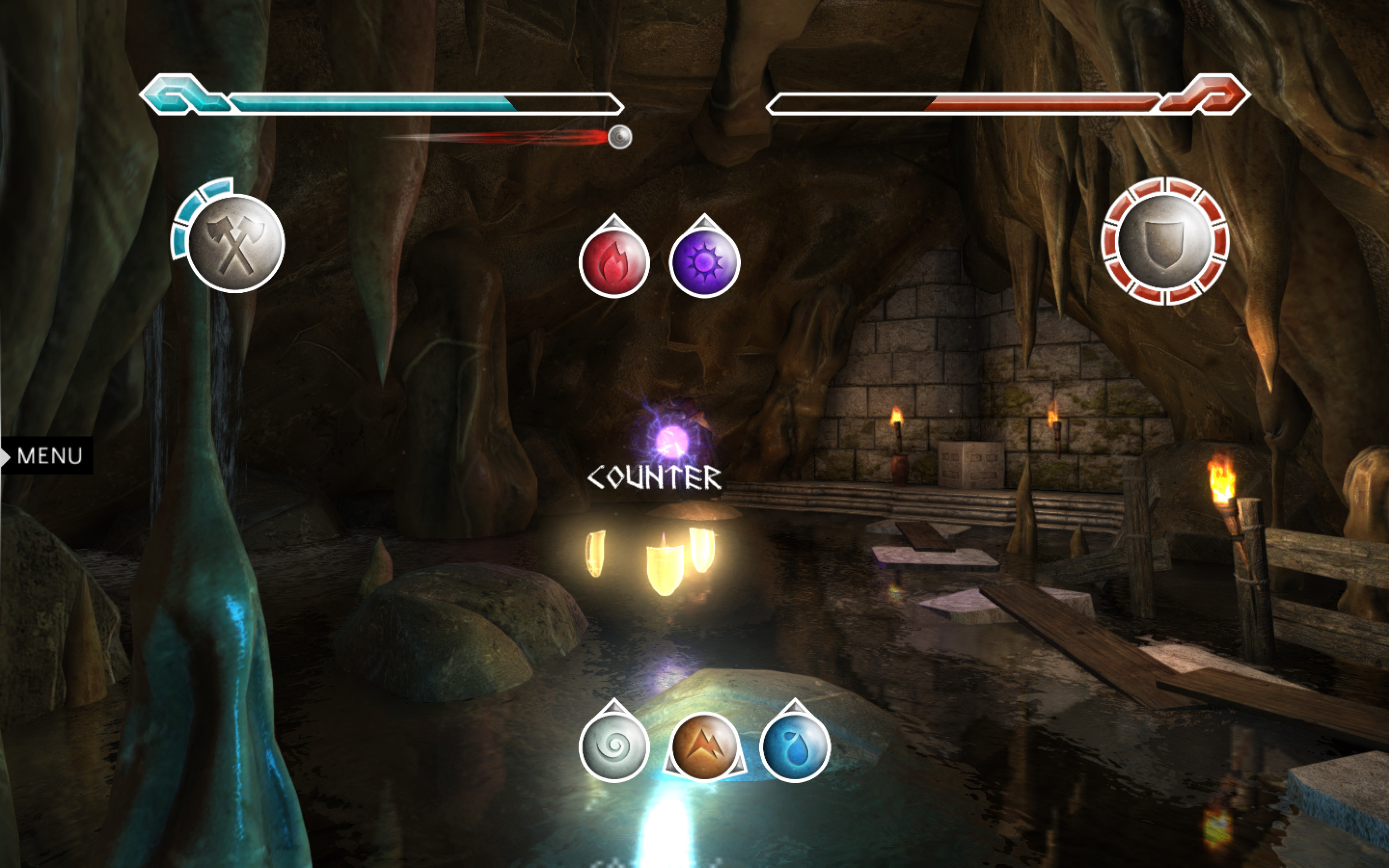1389x868 pixels.
Task: Activate the crossed axes attack medallion
Action: point(236,244)
